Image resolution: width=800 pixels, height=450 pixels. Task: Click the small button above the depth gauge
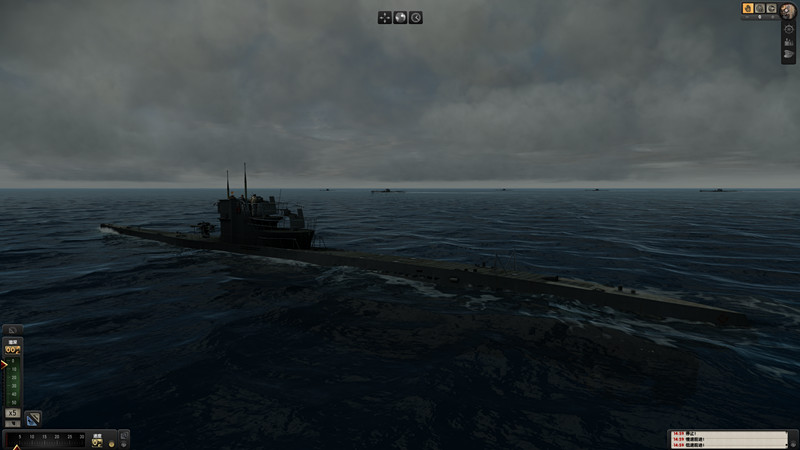[14, 329]
